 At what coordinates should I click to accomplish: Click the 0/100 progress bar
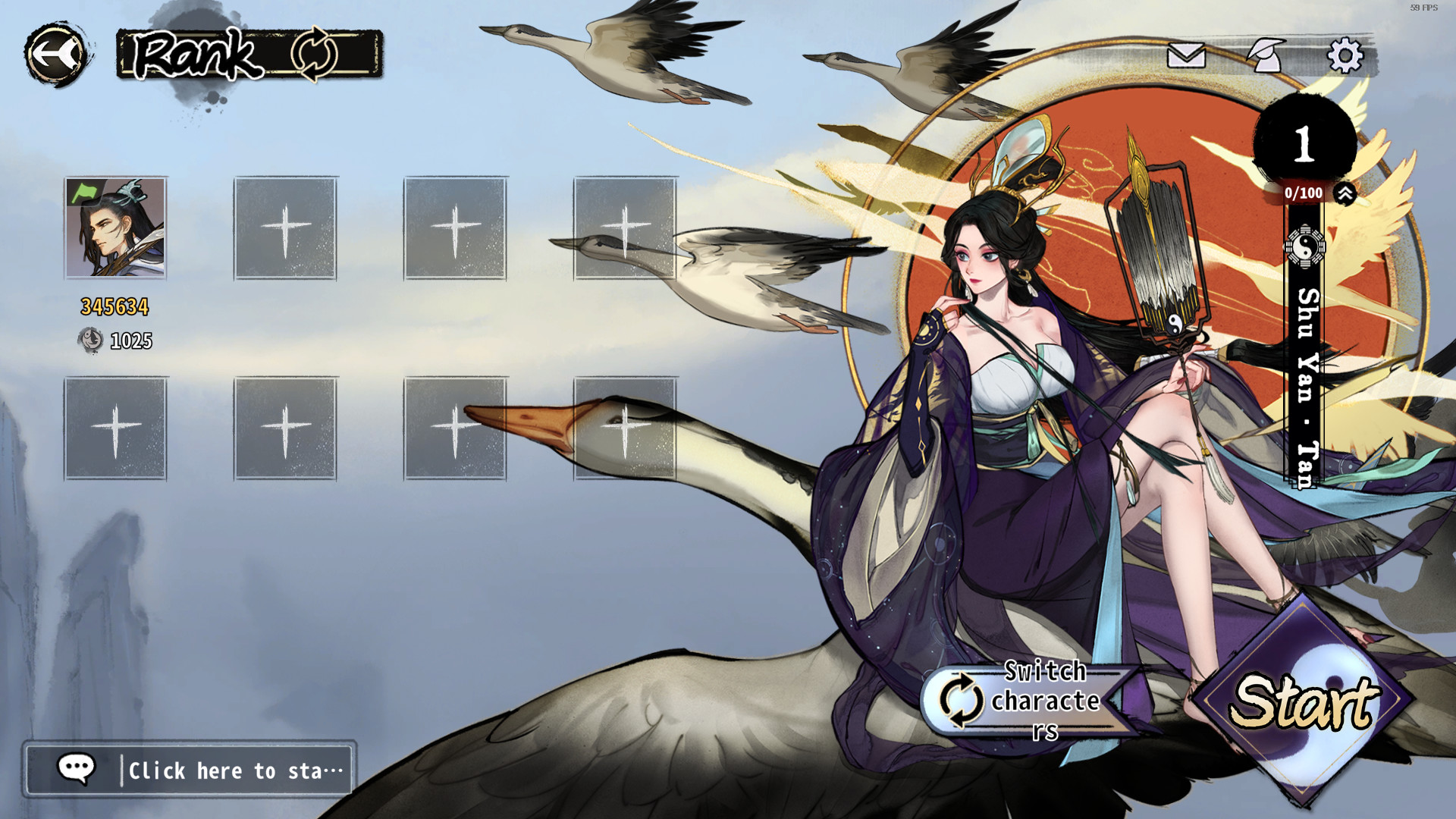(x=1300, y=193)
